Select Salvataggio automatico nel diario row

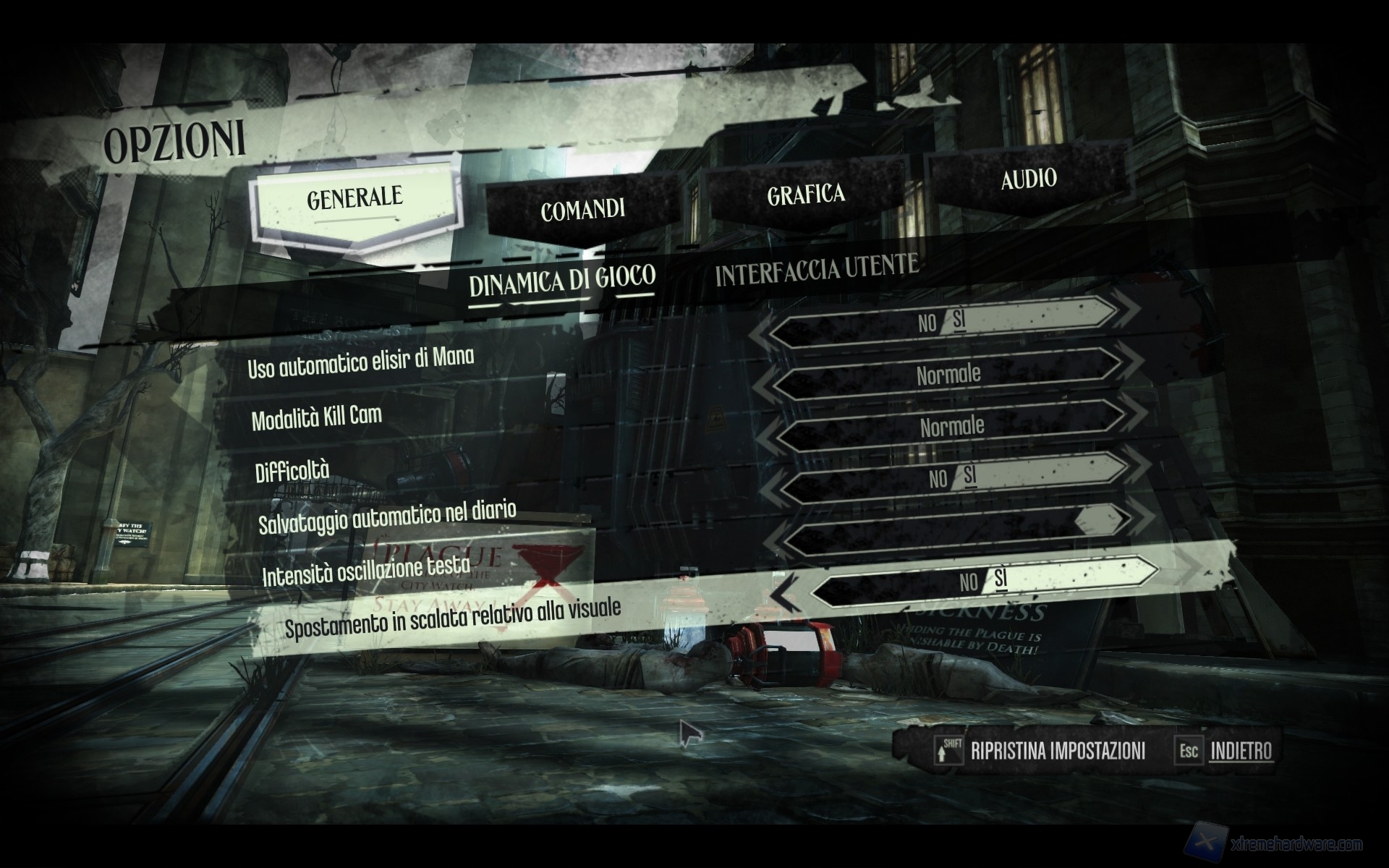[387, 516]
